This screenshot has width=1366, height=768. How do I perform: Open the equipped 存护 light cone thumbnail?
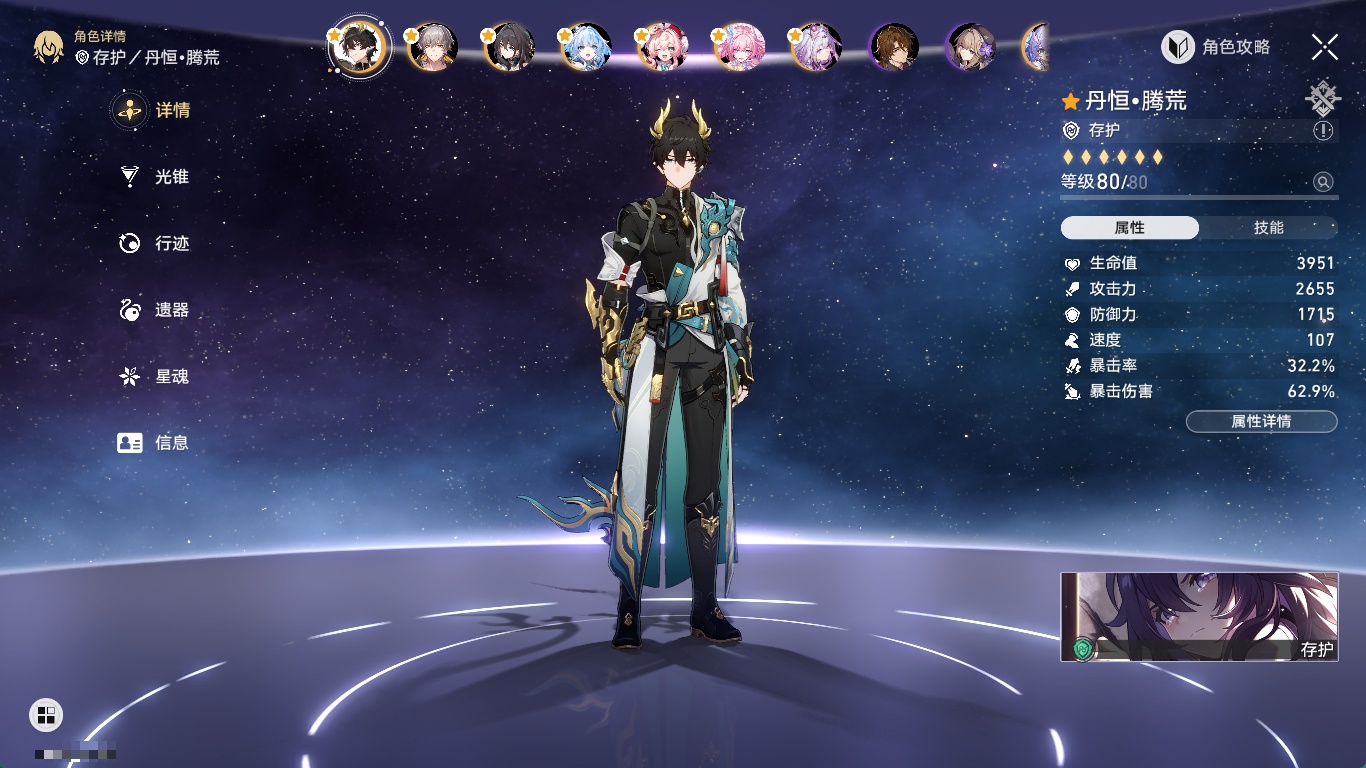[1199, 616]
